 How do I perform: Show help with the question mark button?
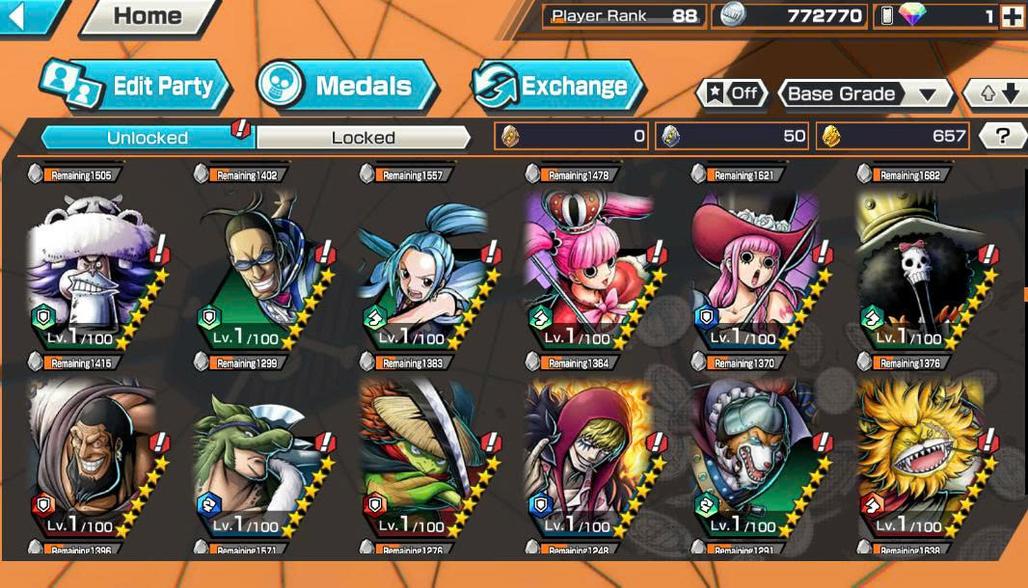point(995,136)
